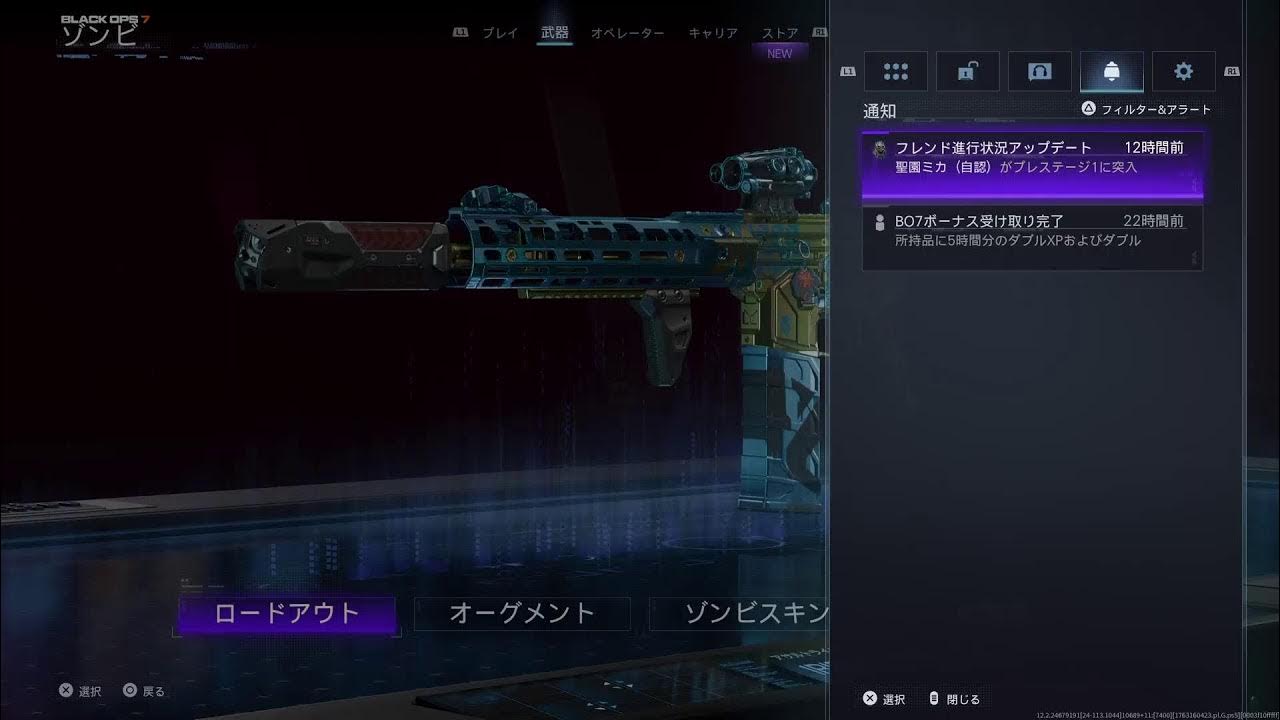
Task: Open the ストア tab with NEW badge
Action: (x=779, y=33)
